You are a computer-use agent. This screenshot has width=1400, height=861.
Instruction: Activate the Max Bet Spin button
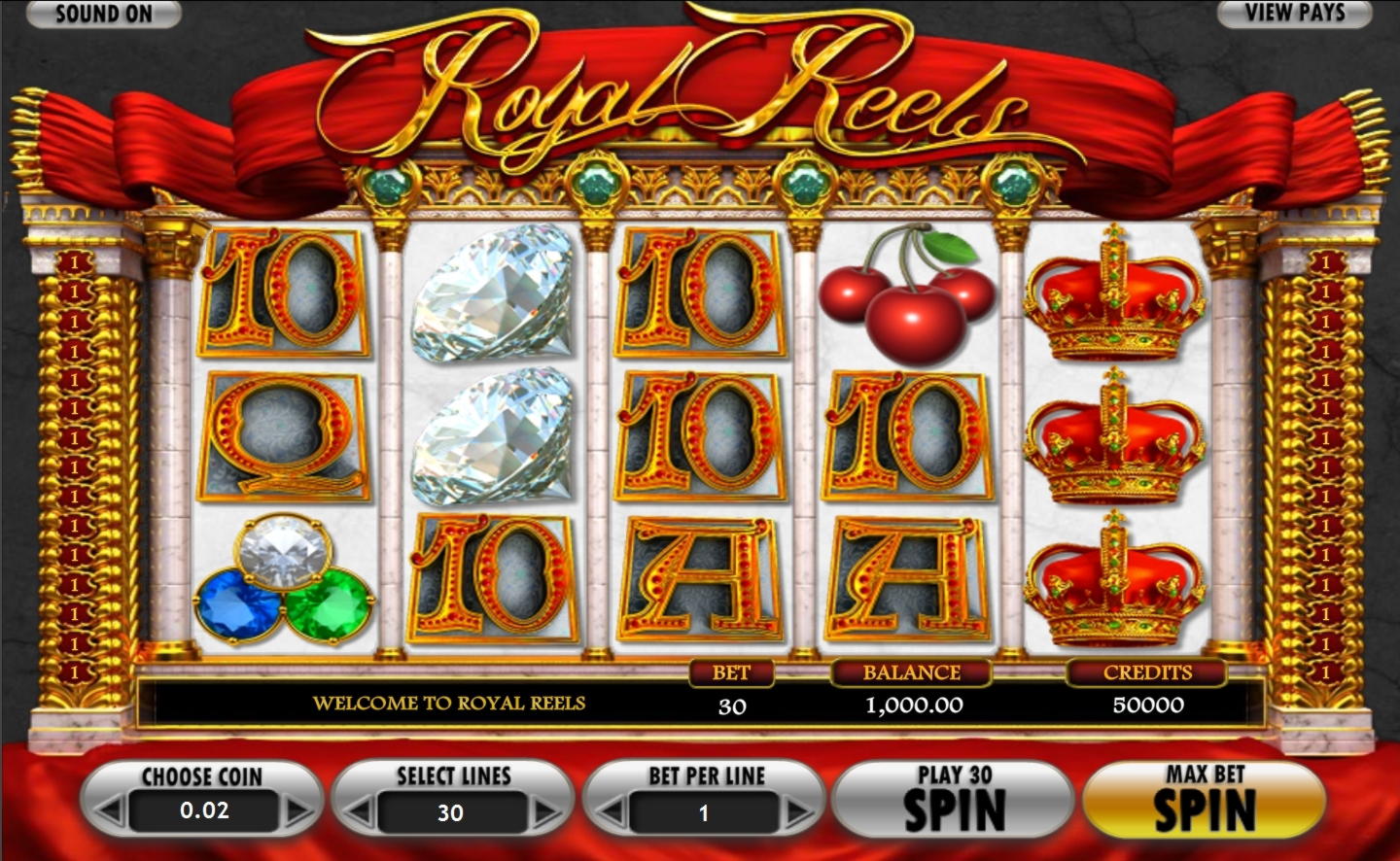pos(1204,800)
